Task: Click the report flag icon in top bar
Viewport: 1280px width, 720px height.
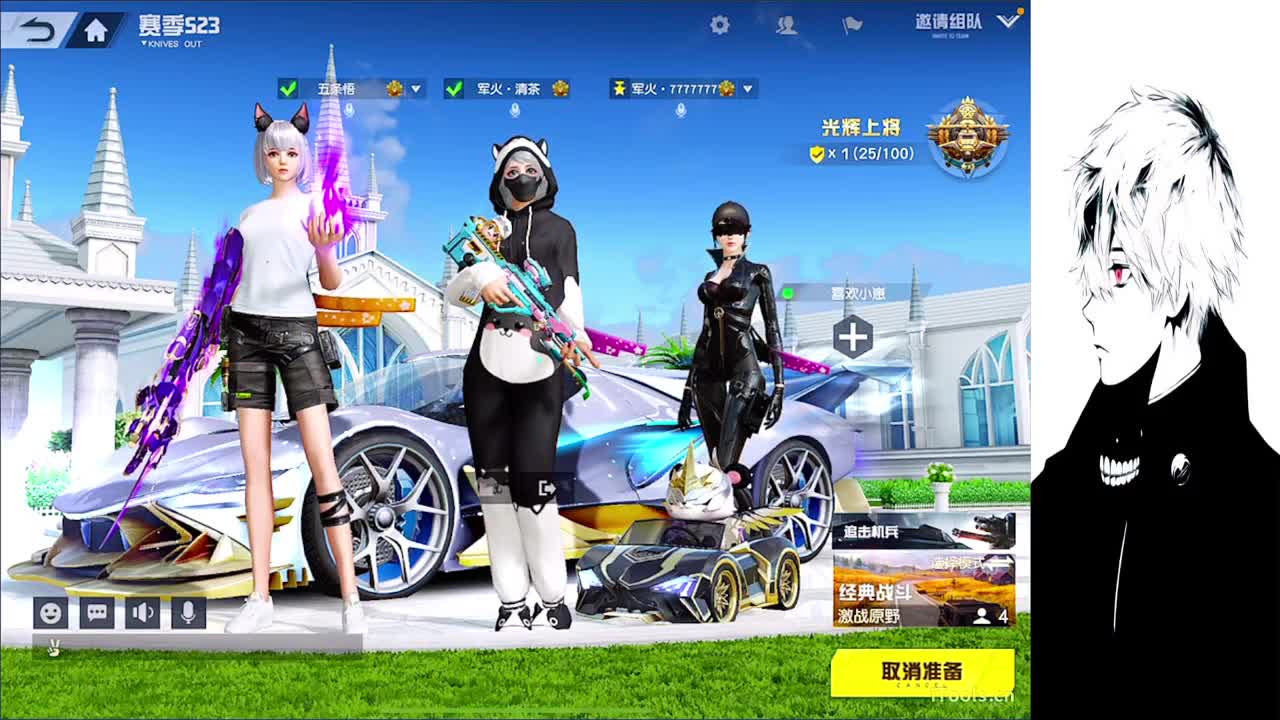Action: [852, 27]
